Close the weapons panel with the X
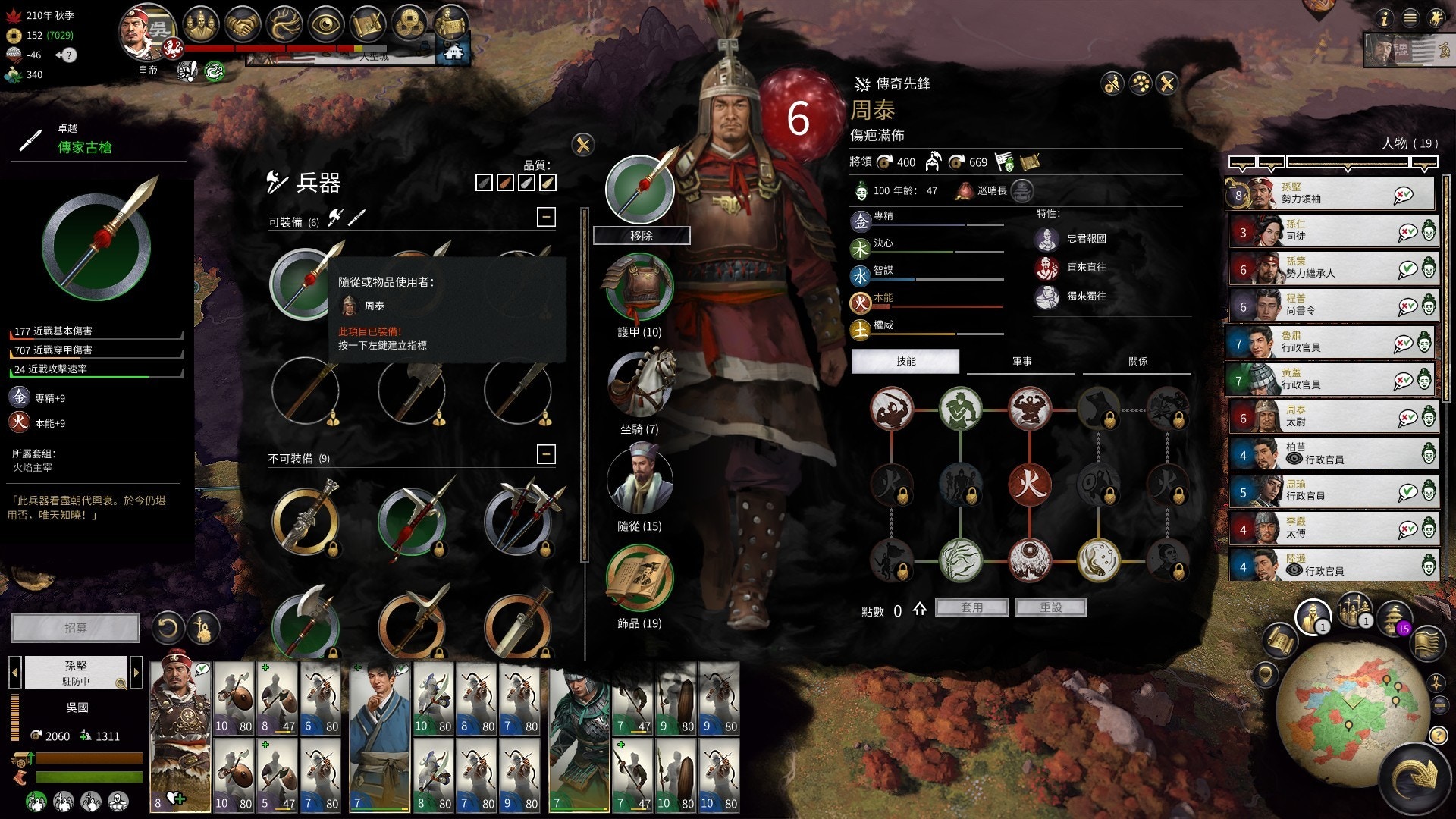This screenshot has width=1456, height=819. (582, 145)
